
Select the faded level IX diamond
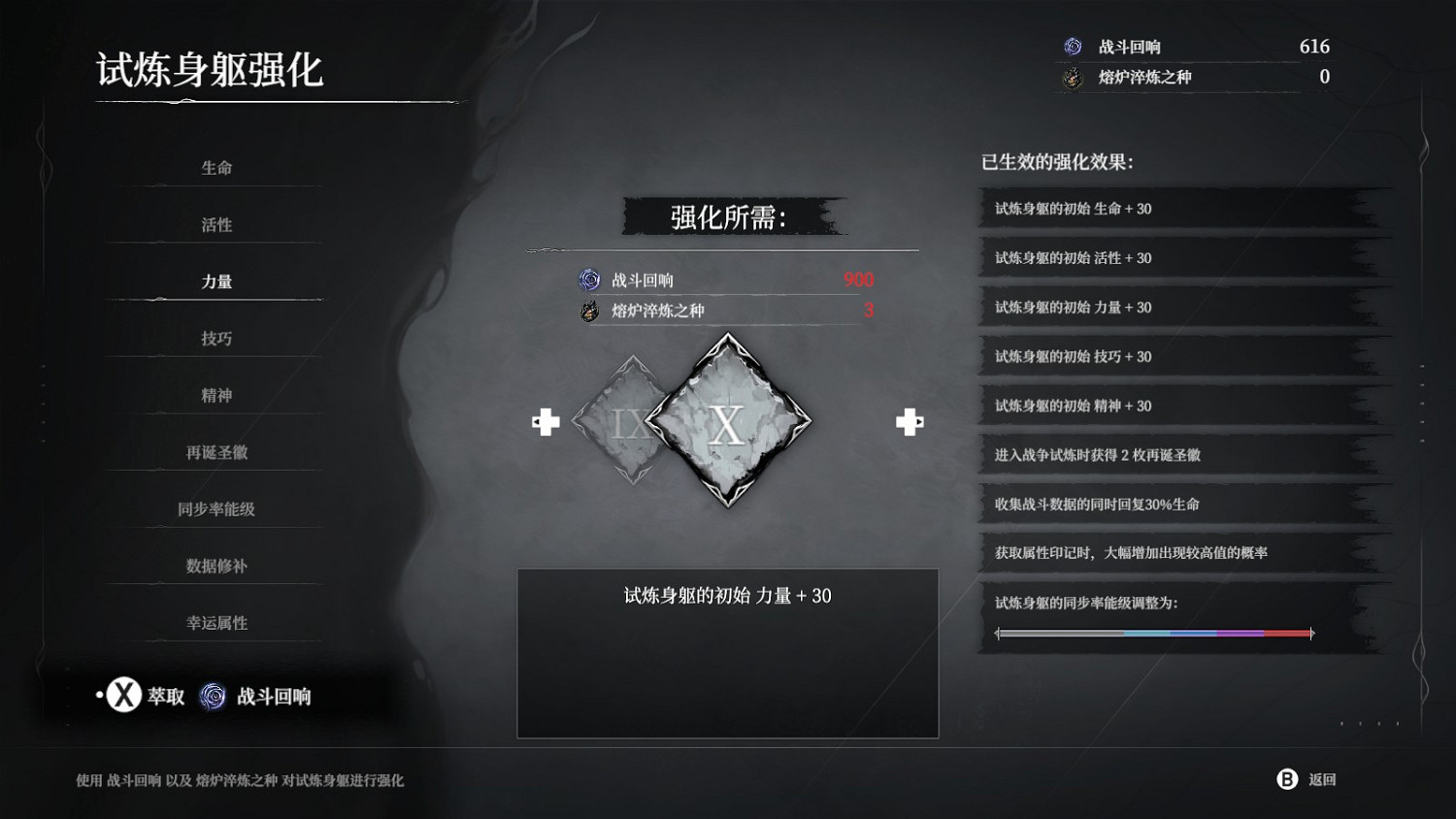[x=629, y=422]
